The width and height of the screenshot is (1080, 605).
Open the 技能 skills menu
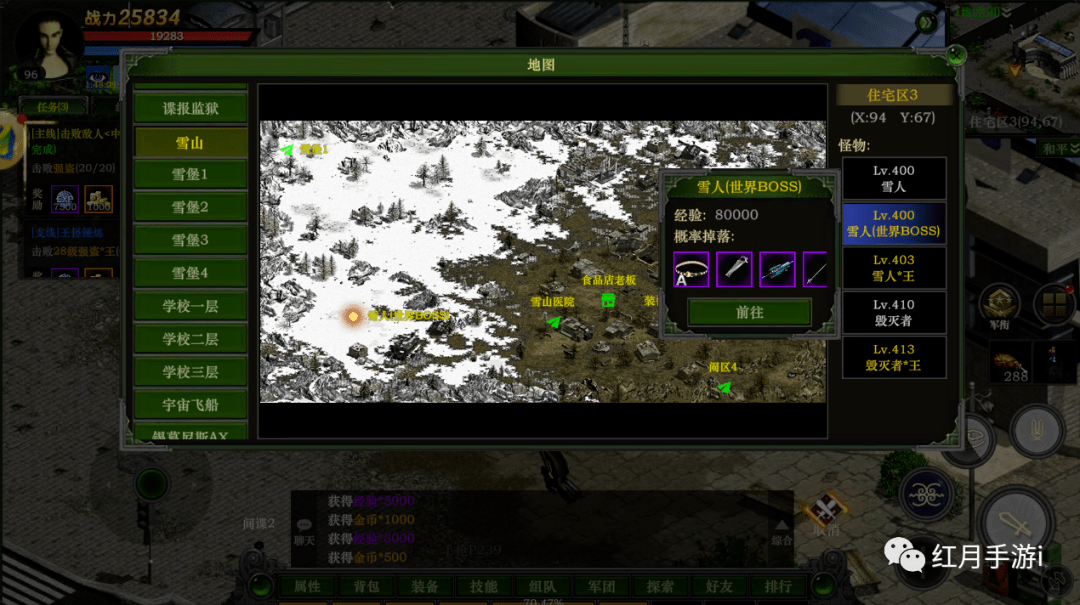483,586
